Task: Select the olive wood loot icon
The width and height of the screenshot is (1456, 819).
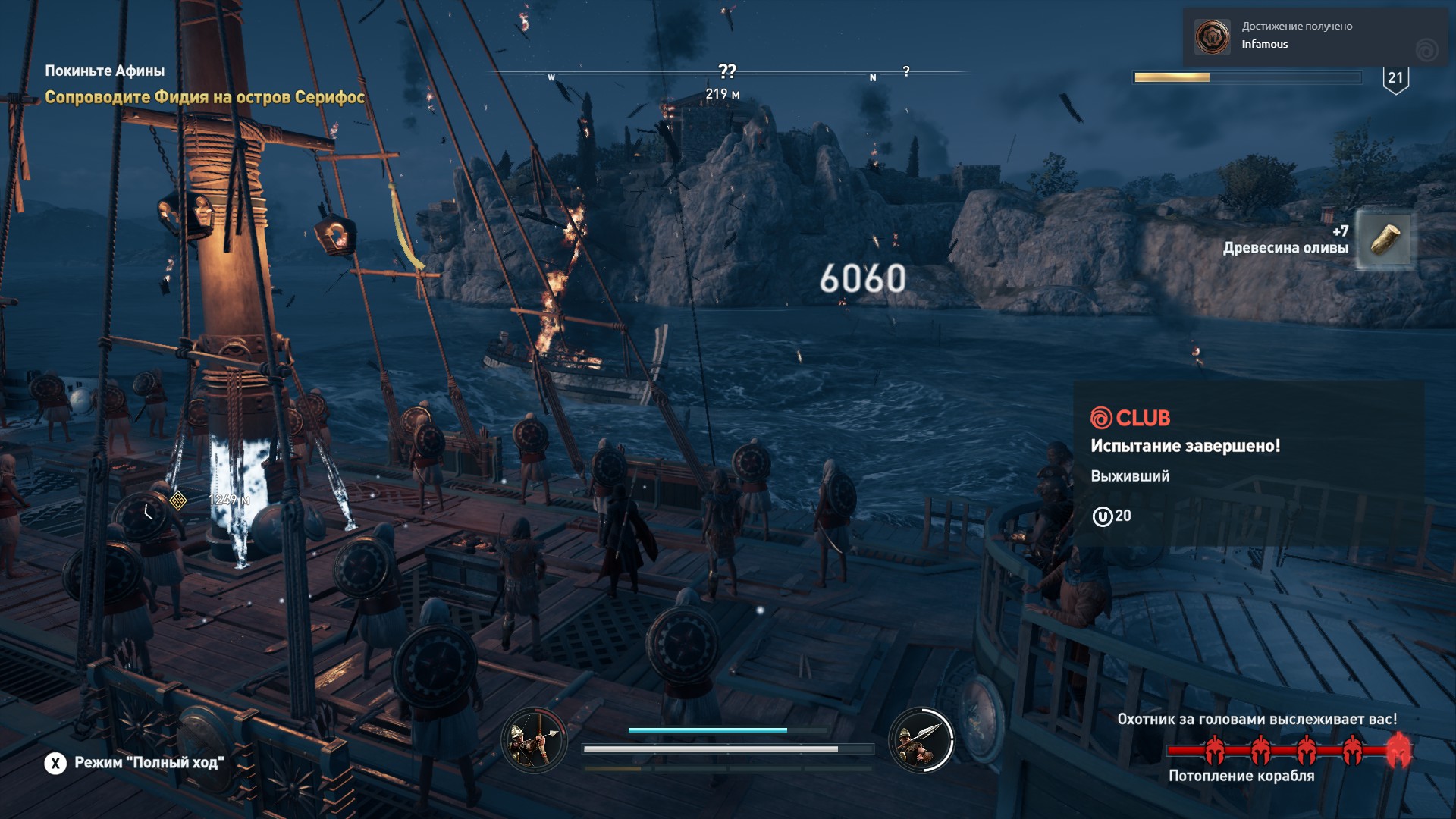Action: [x=1384, y=240]
